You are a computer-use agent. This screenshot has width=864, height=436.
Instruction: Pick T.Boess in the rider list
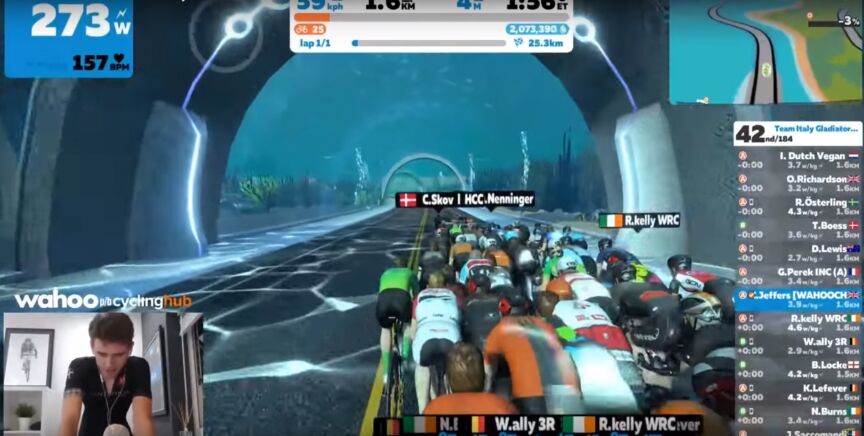798,230
